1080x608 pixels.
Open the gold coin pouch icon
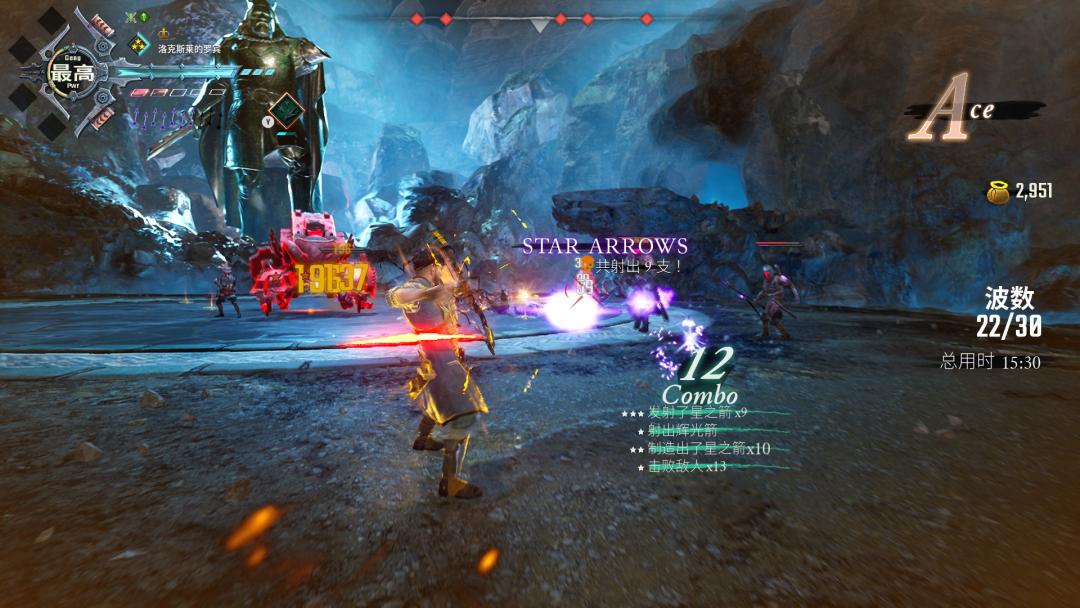[x=997, y=192]
